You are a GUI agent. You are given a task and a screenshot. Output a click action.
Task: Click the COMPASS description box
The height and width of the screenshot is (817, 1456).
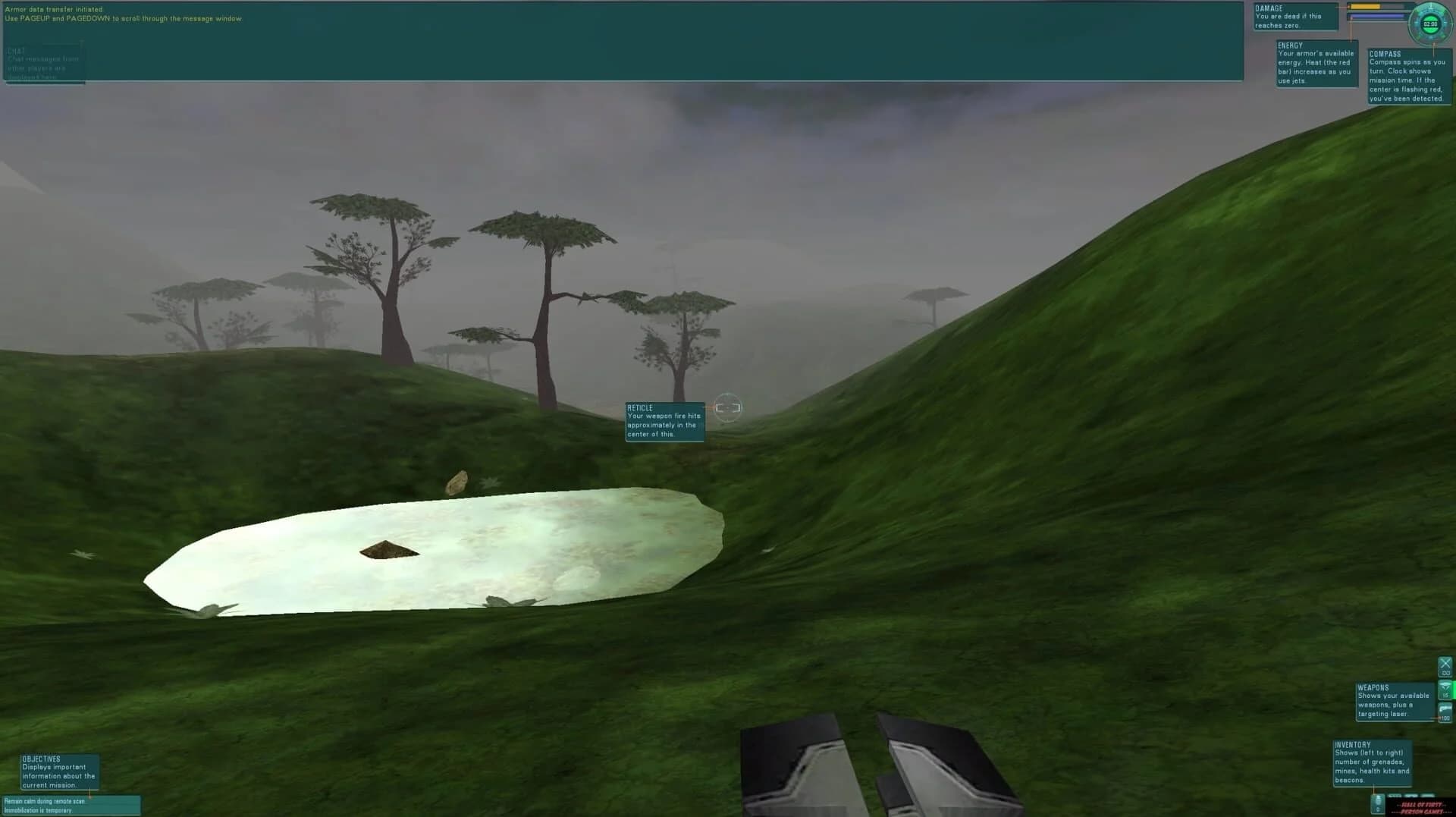1410,76
